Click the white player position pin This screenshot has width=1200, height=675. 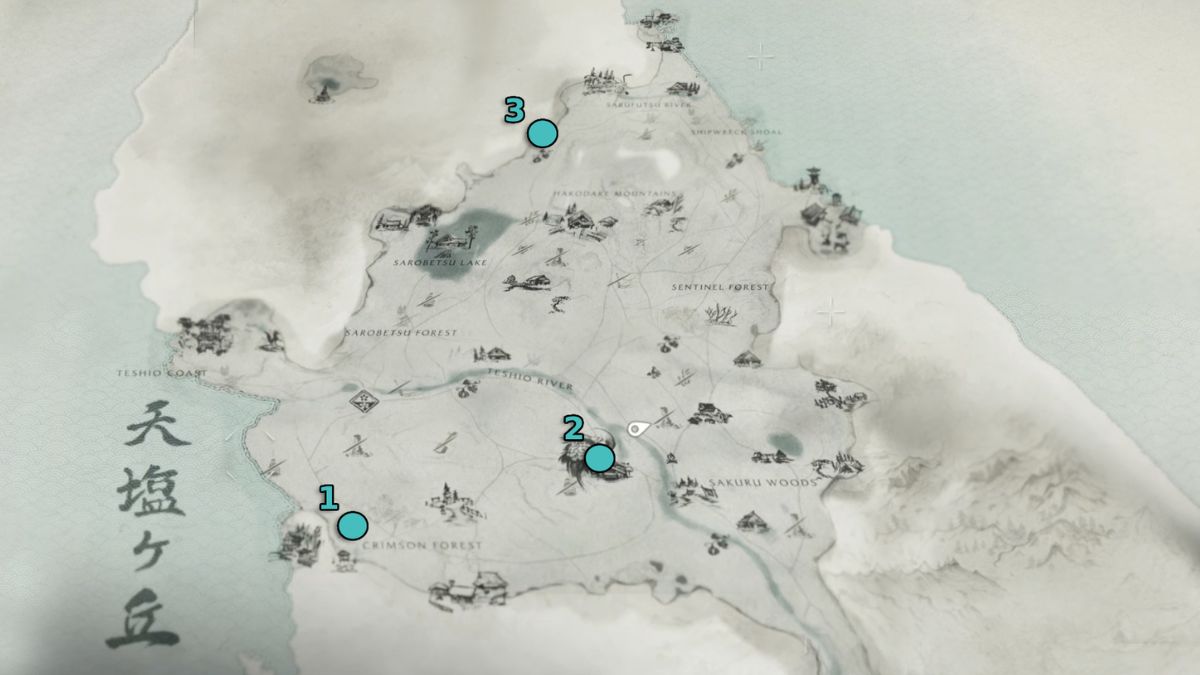[x=637, y=429]
